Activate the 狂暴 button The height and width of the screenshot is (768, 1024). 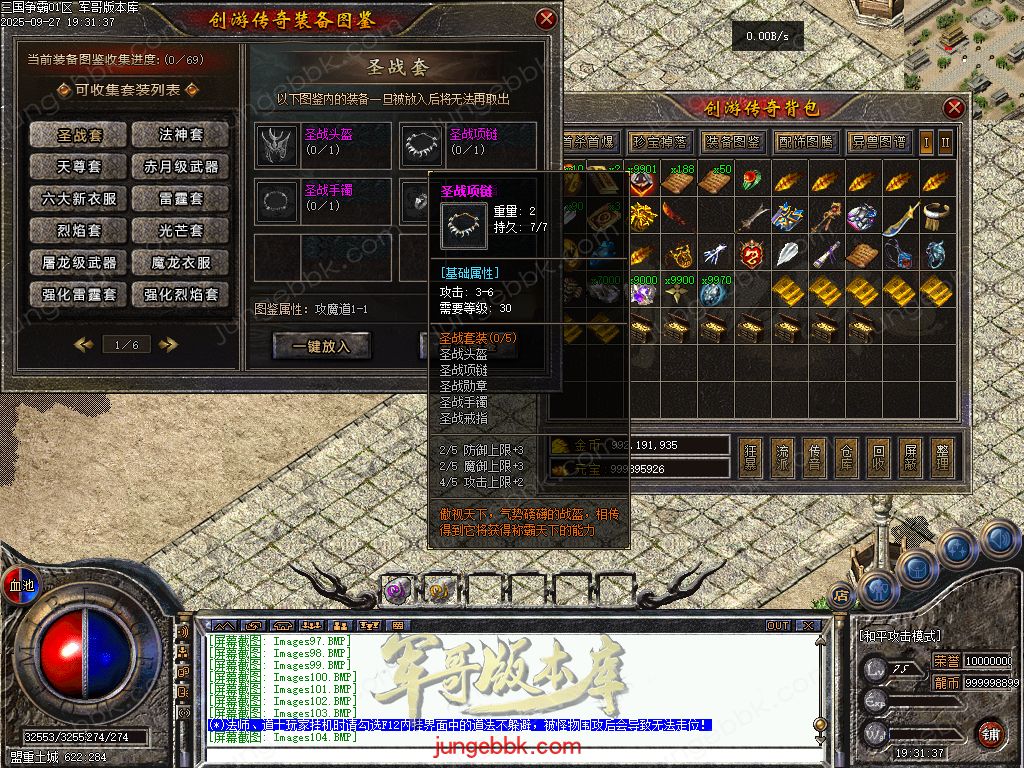pos(749,457)
